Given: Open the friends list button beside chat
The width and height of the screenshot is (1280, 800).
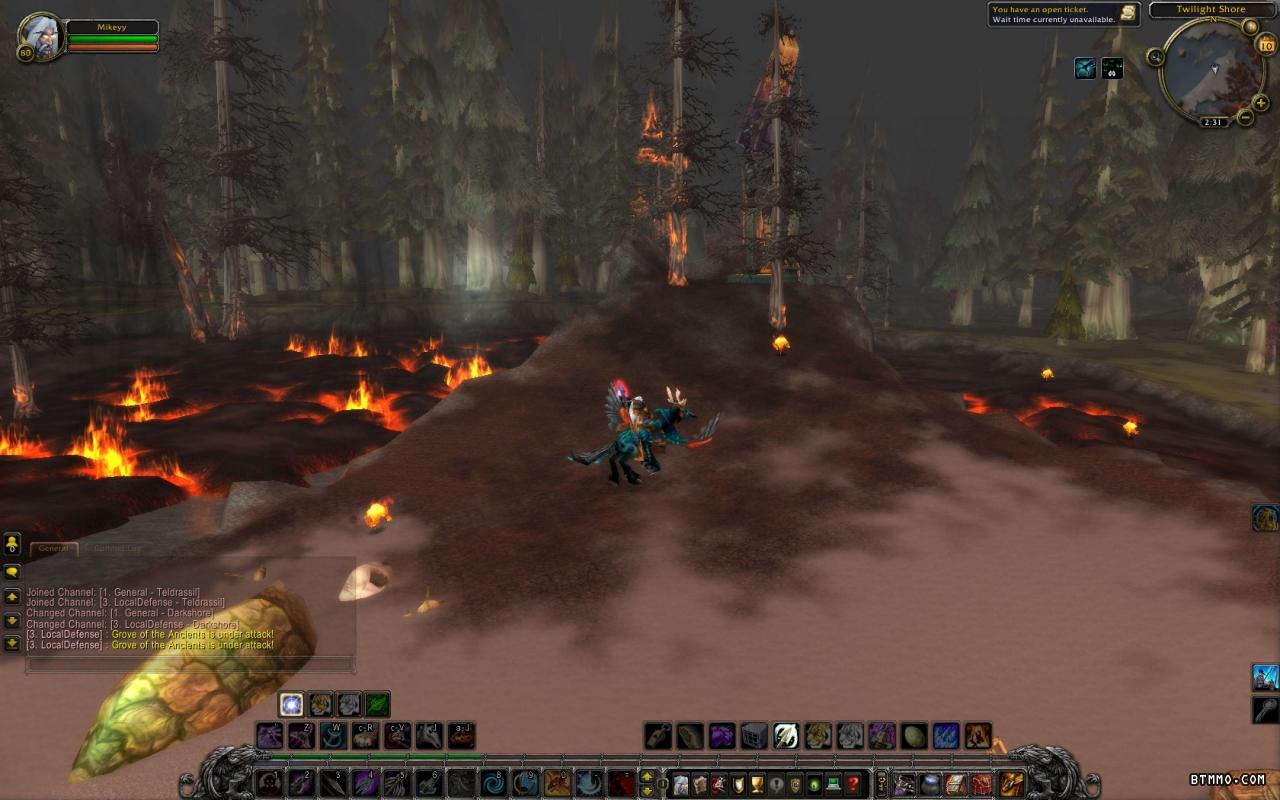Looking at the screenshot, I should 12,544.
